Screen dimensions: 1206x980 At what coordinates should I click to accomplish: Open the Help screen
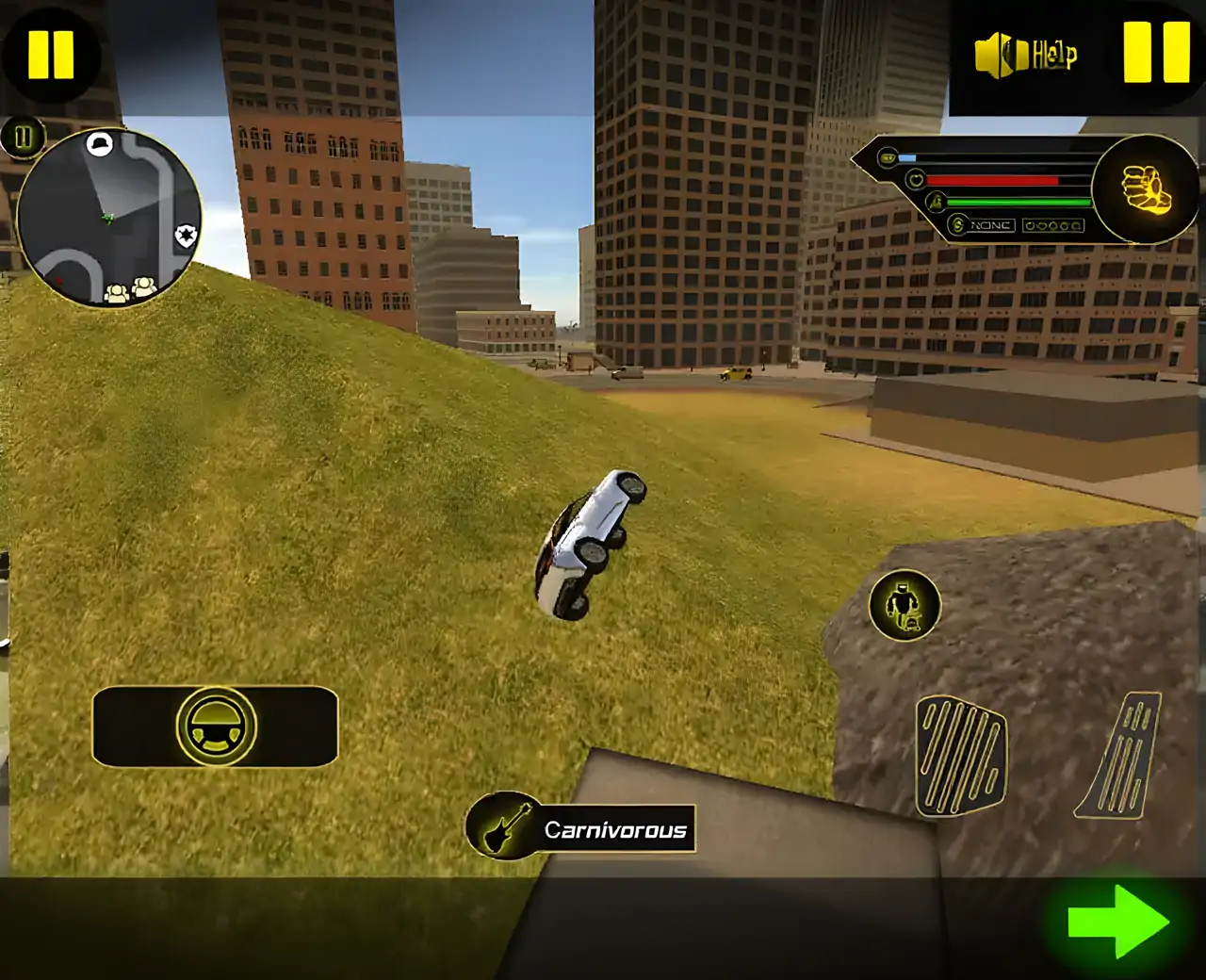coord(1054,55)
